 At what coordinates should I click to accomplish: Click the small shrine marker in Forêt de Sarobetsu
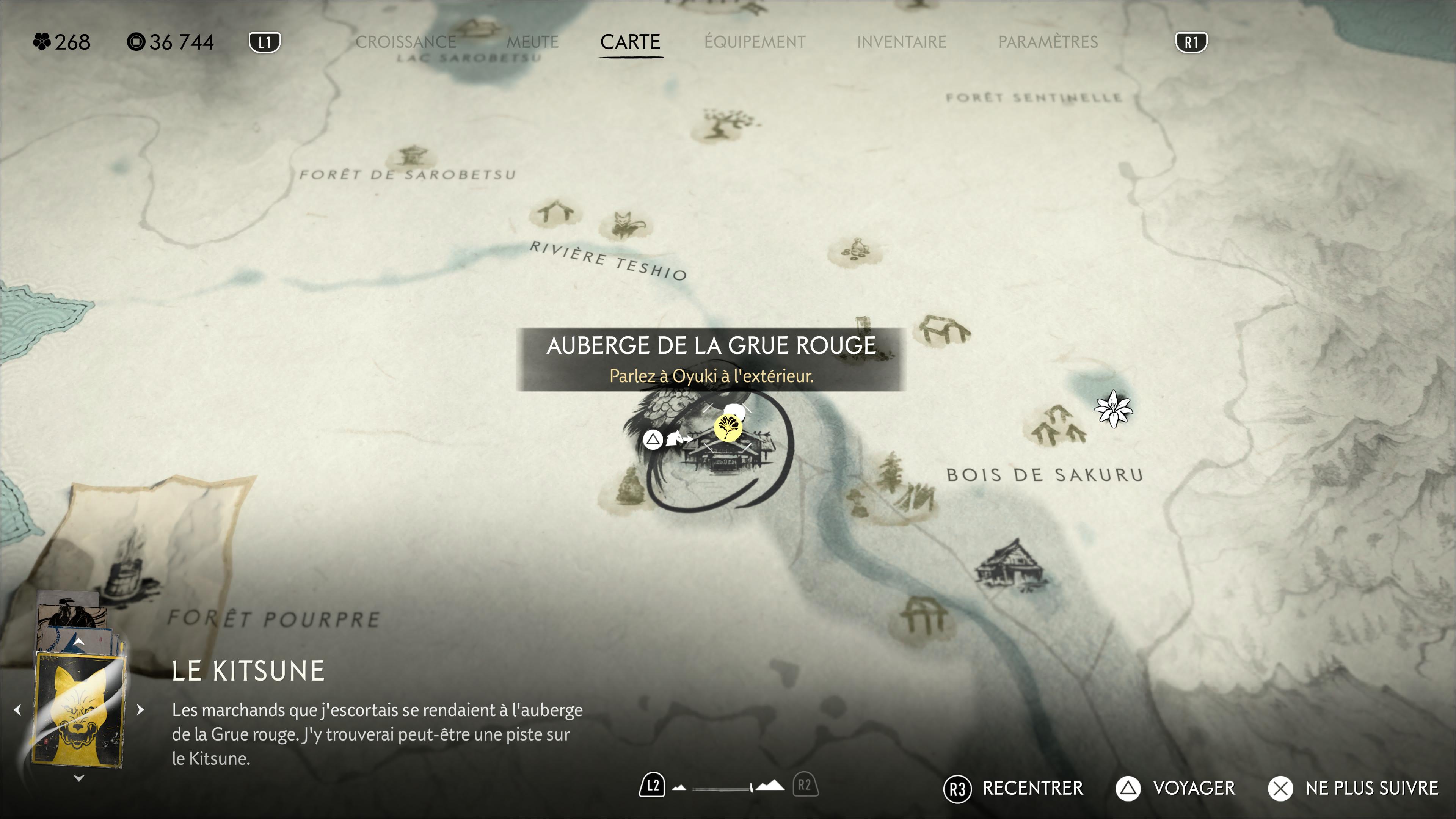click(x=412, y=156)
